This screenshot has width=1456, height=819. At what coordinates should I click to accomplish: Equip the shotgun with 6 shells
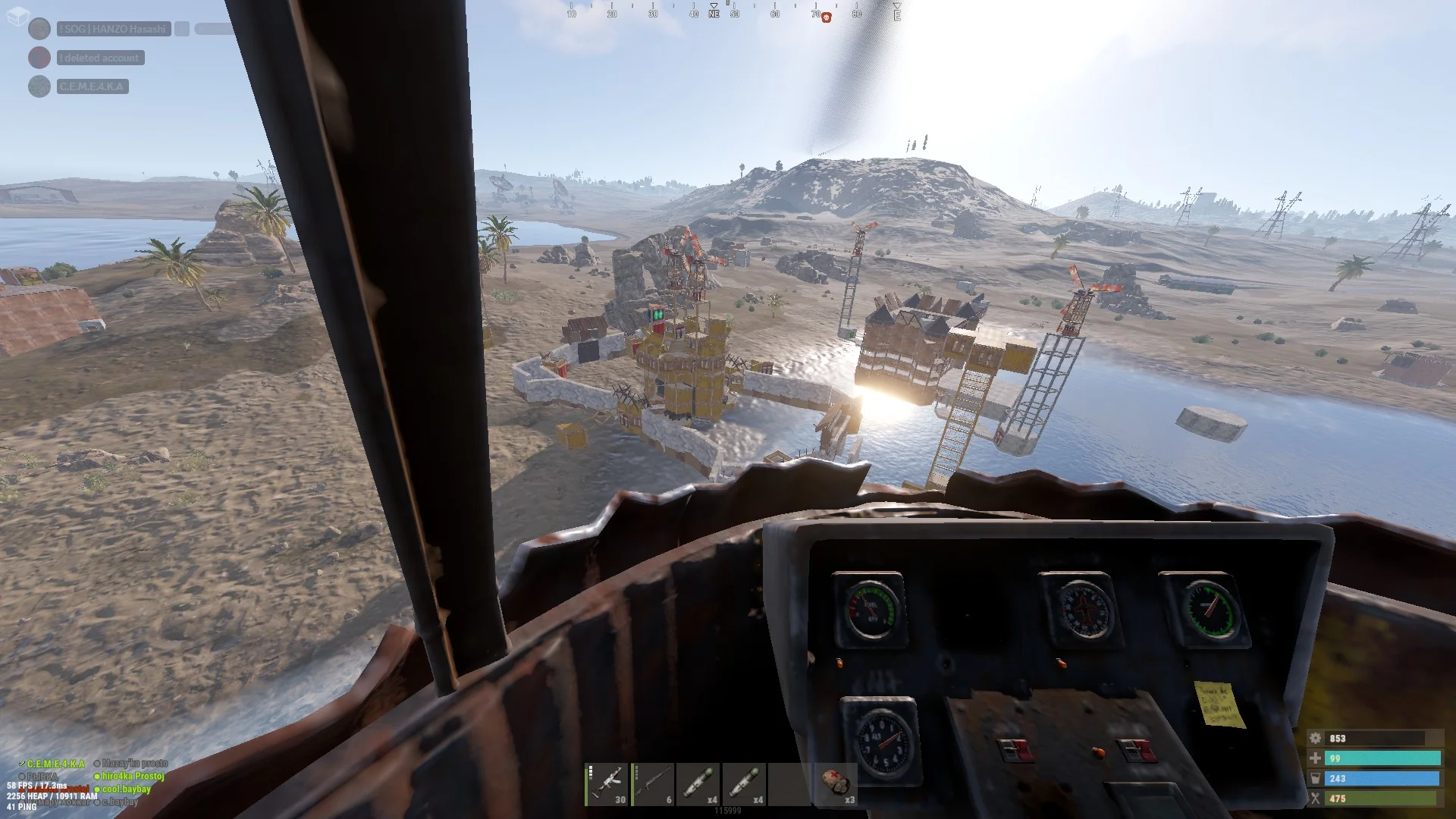[653, 784]
